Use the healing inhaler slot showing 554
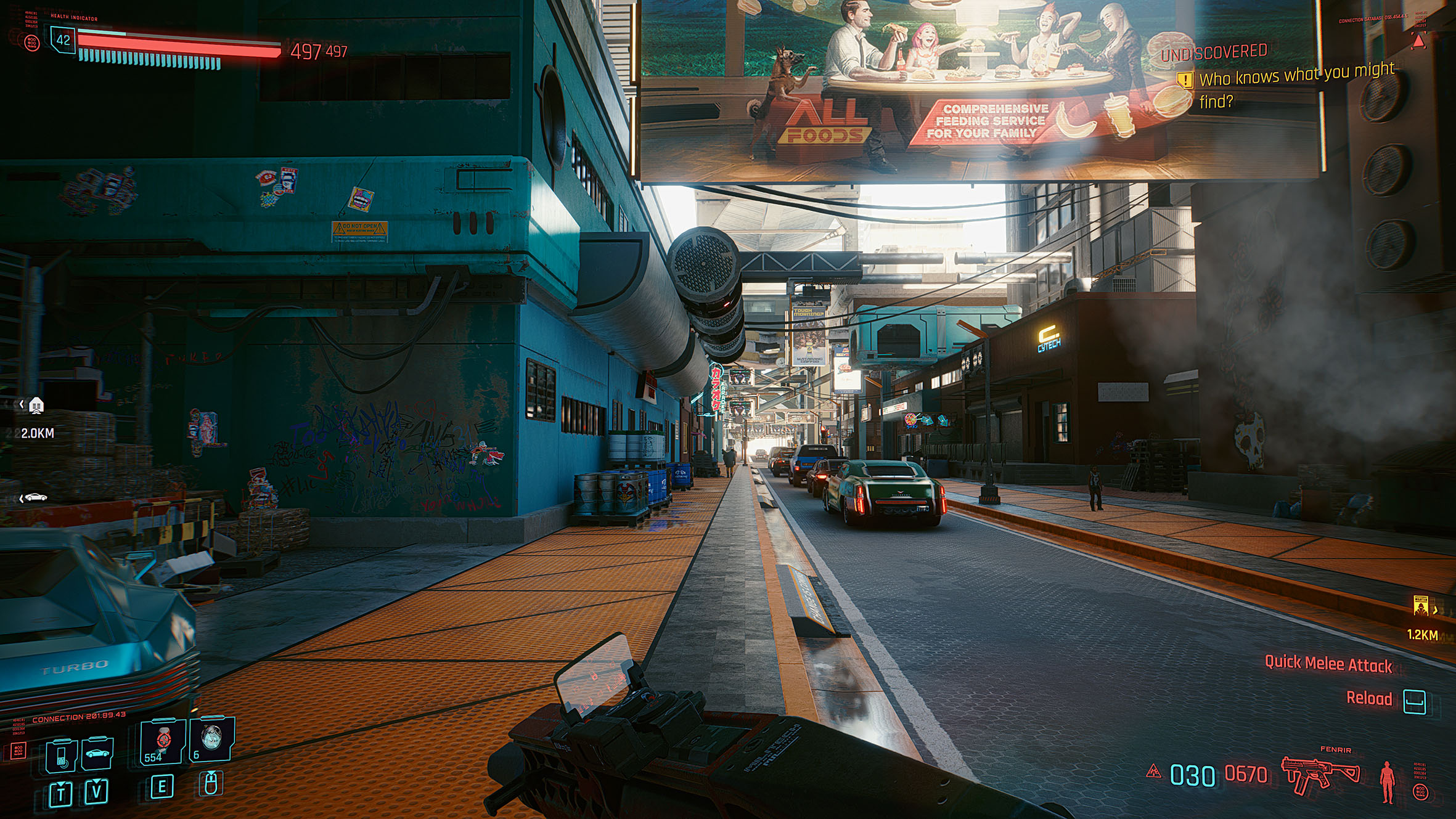Screen dimensions: 1456x819 [x=163, y=741]
